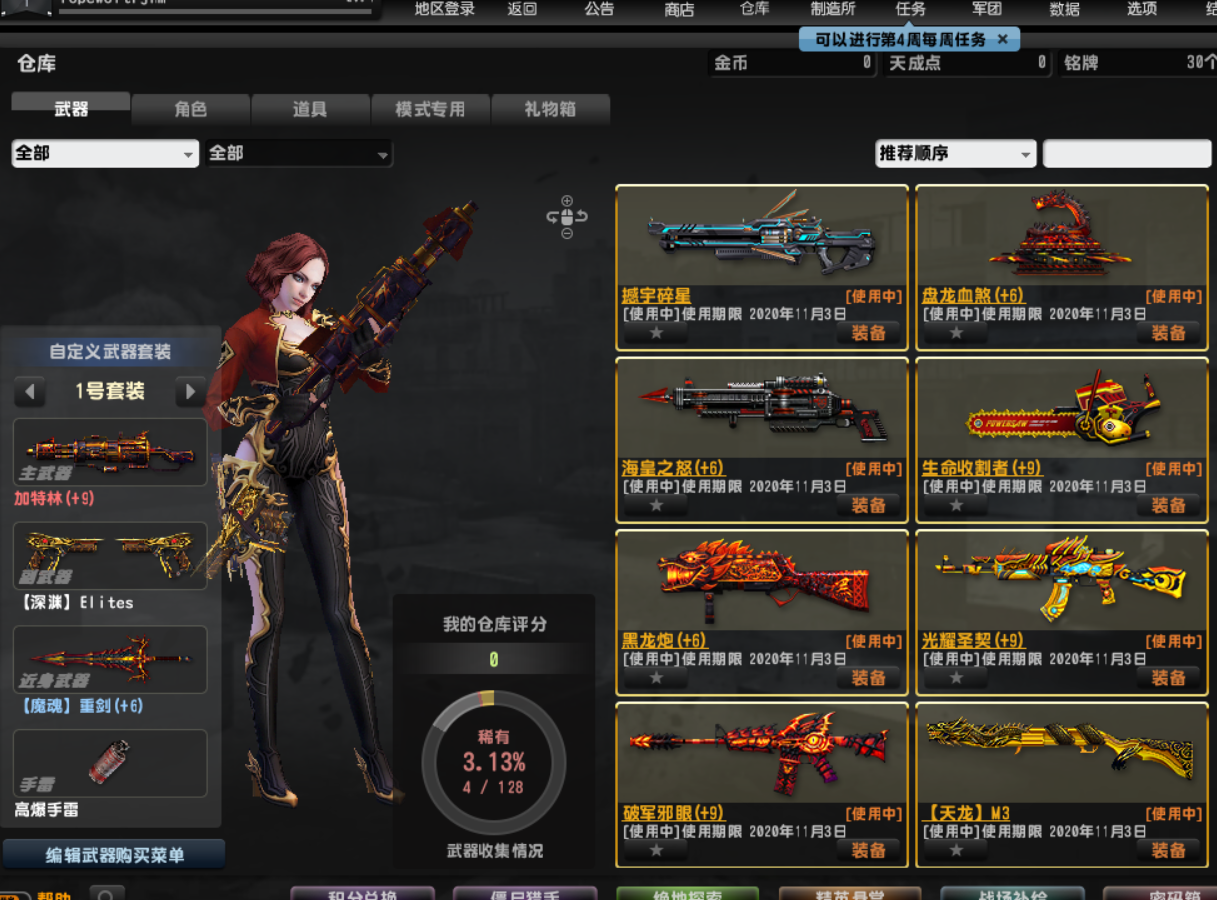Click 返回 to go back
This screenshot has height=900, width=1217.
tap(522, 9)
